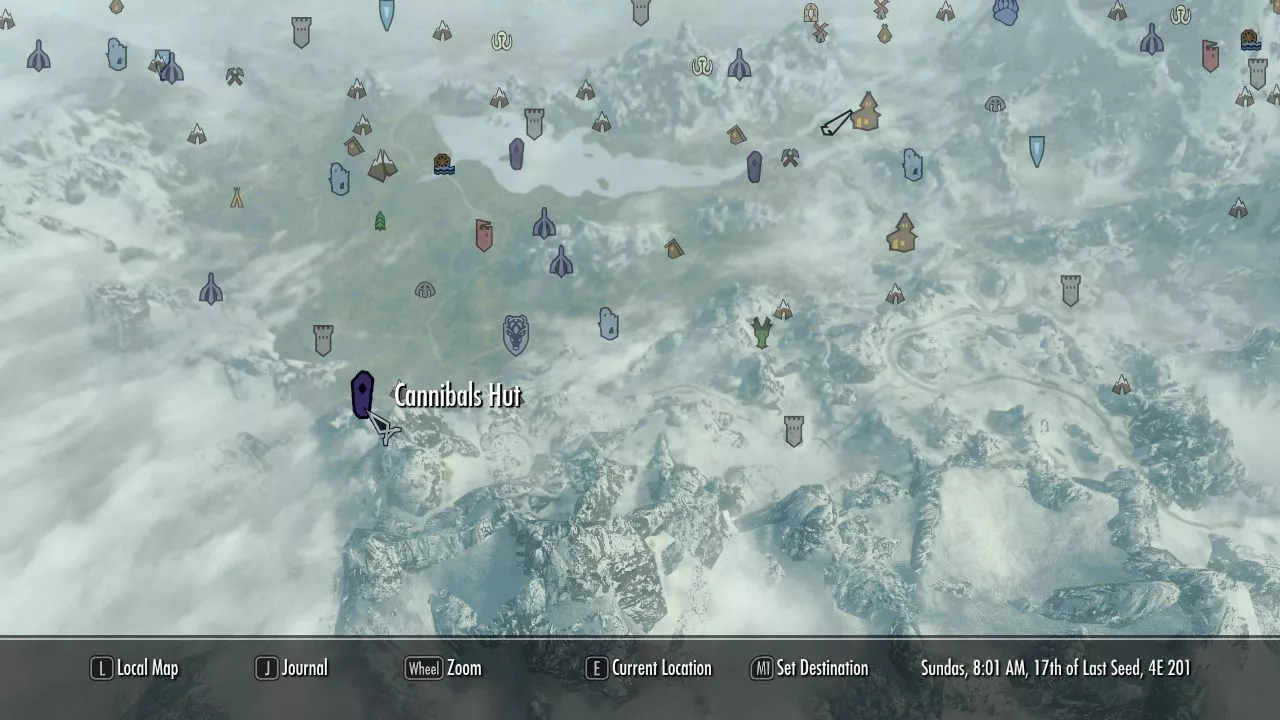The width and height of the screenshot is (1280, 720).
Task: Select the Cannibals Hut map marker
Action: tap(362, 394)
